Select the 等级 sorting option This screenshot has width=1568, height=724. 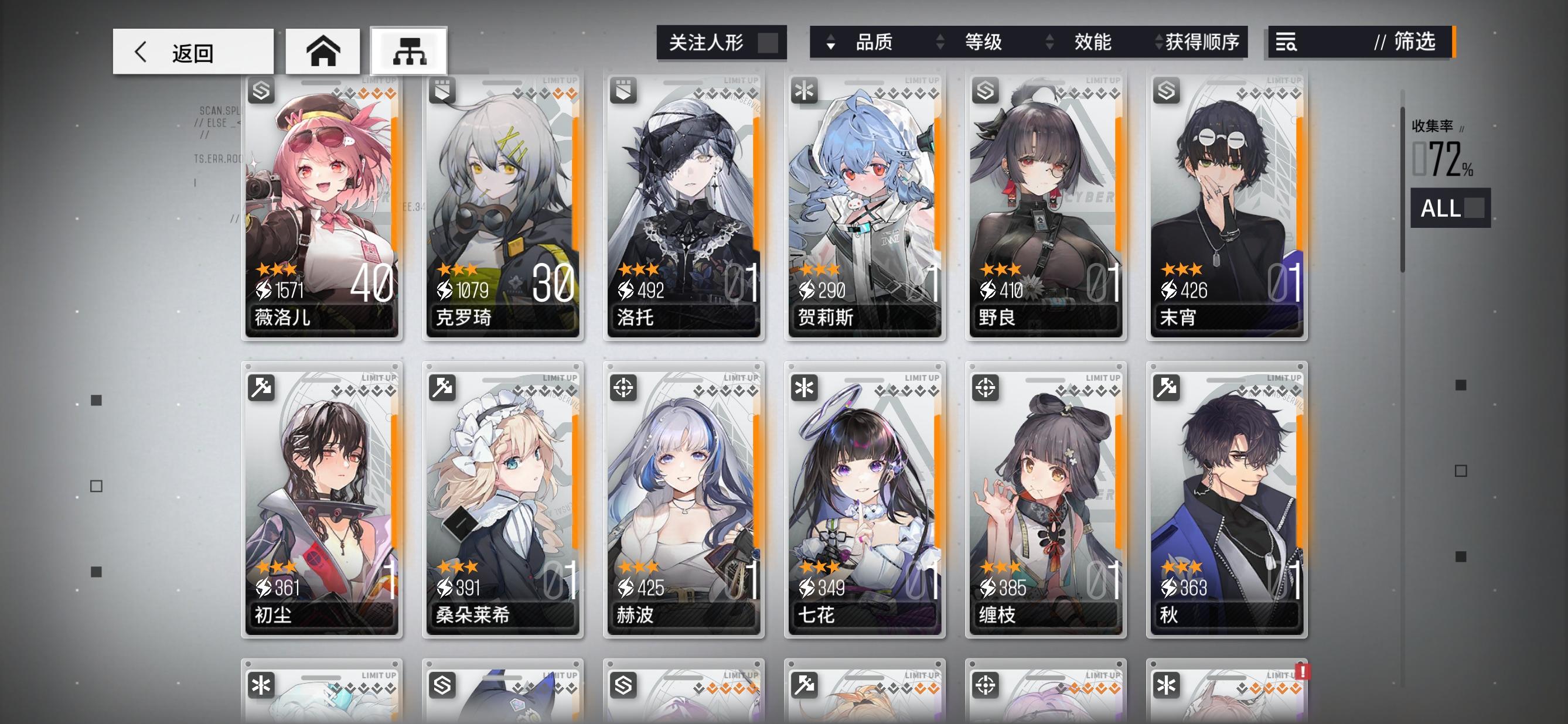click(x=983, y=43)
